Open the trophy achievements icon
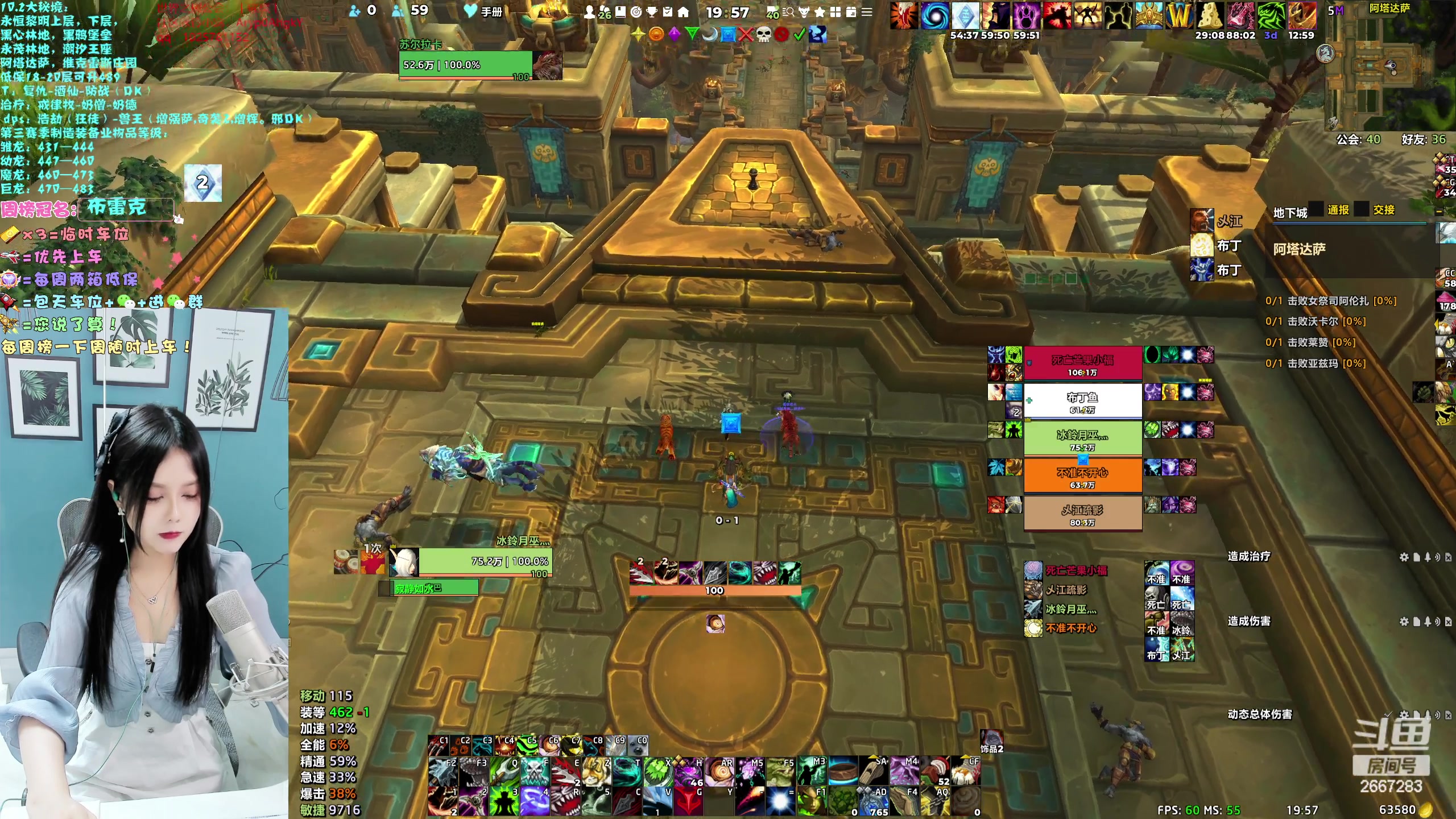 [652, 12]
